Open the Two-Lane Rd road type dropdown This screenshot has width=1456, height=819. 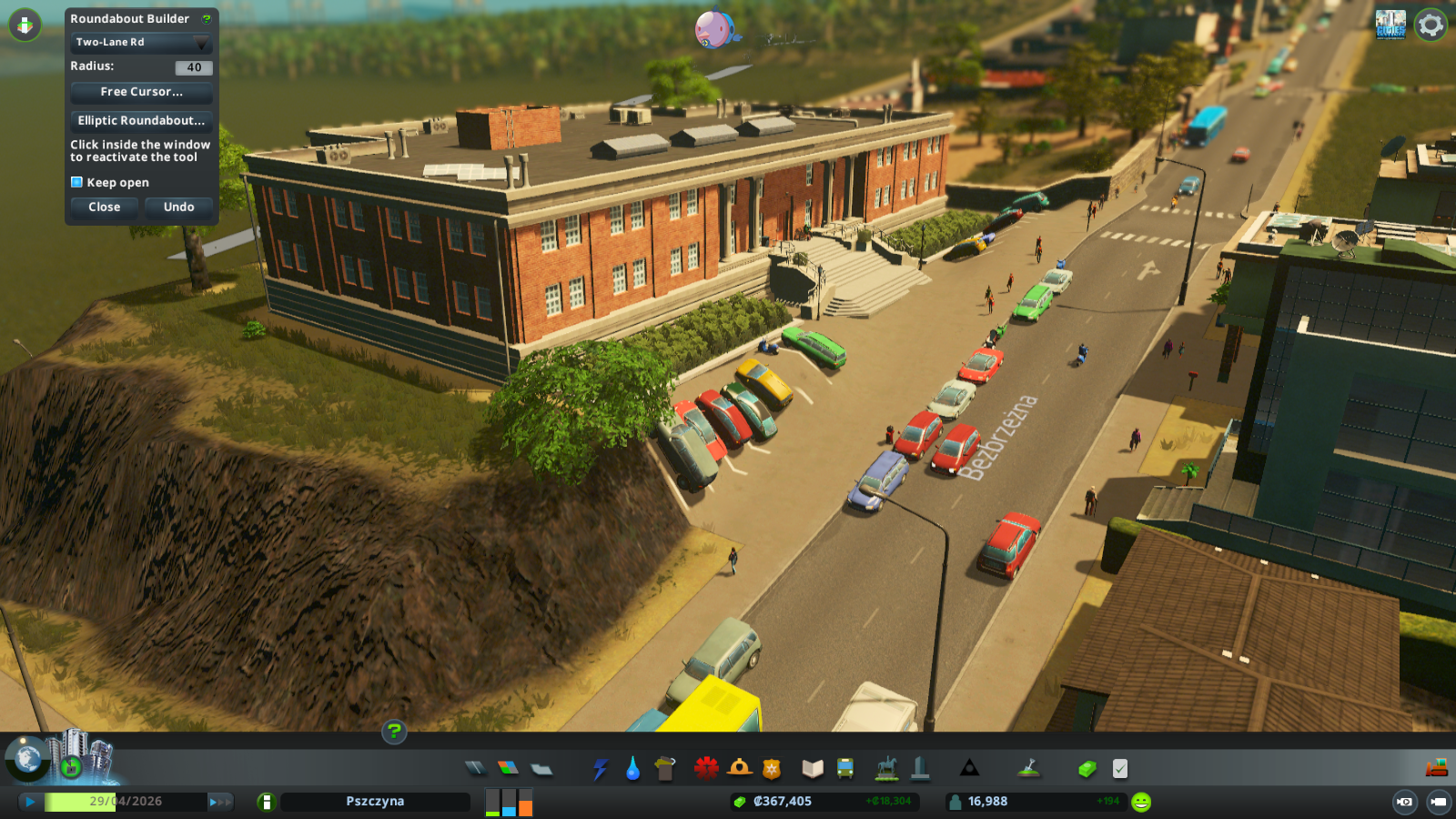point(141,43)
